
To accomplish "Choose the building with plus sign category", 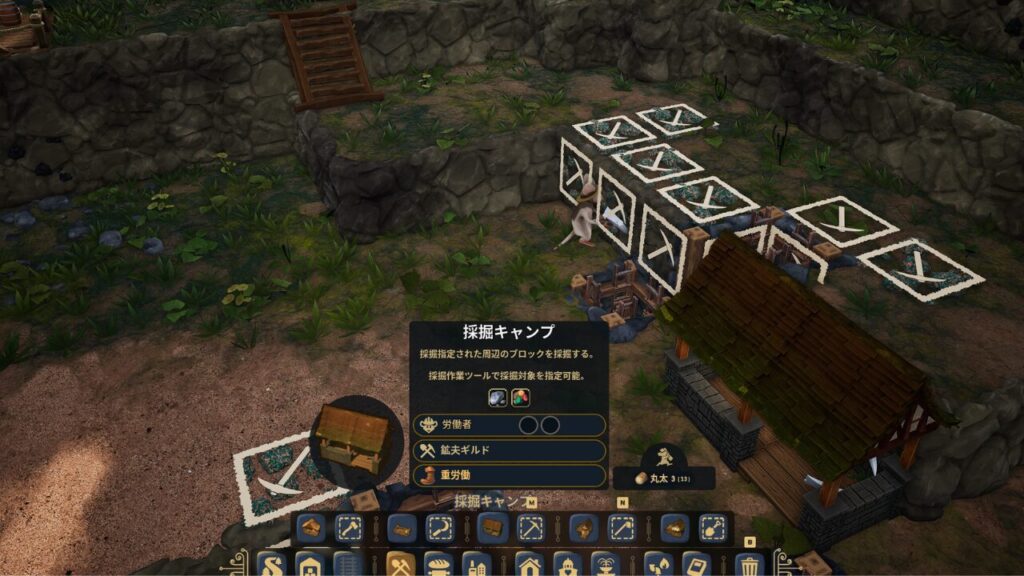I will pyautogui.click(x=309, y=565).
